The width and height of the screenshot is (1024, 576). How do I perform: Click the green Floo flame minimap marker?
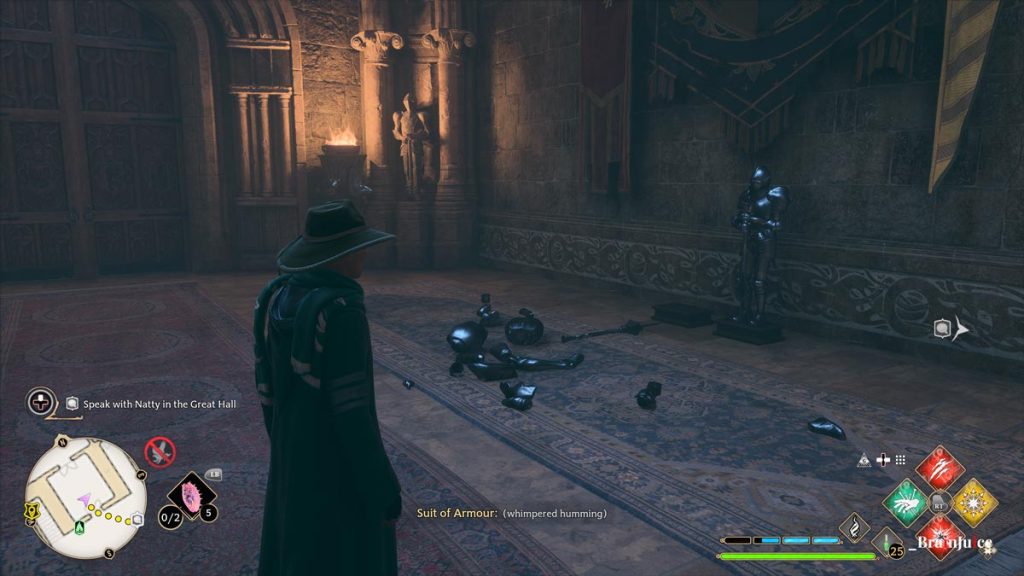80,525
